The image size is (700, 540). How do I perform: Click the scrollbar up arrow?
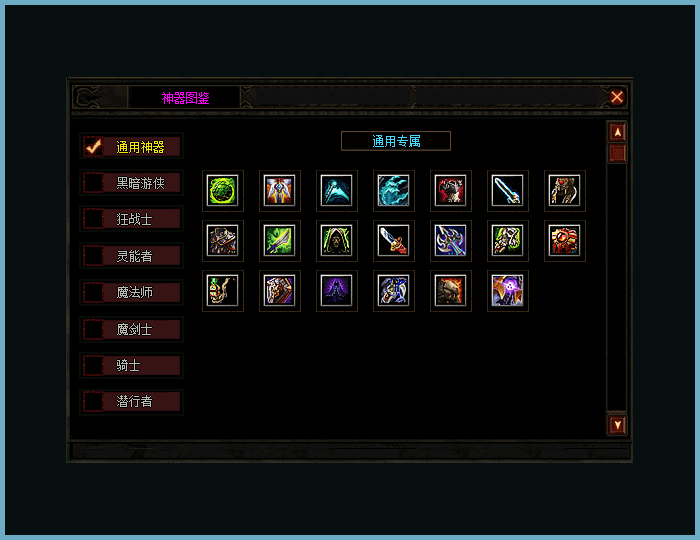(618, 131)
